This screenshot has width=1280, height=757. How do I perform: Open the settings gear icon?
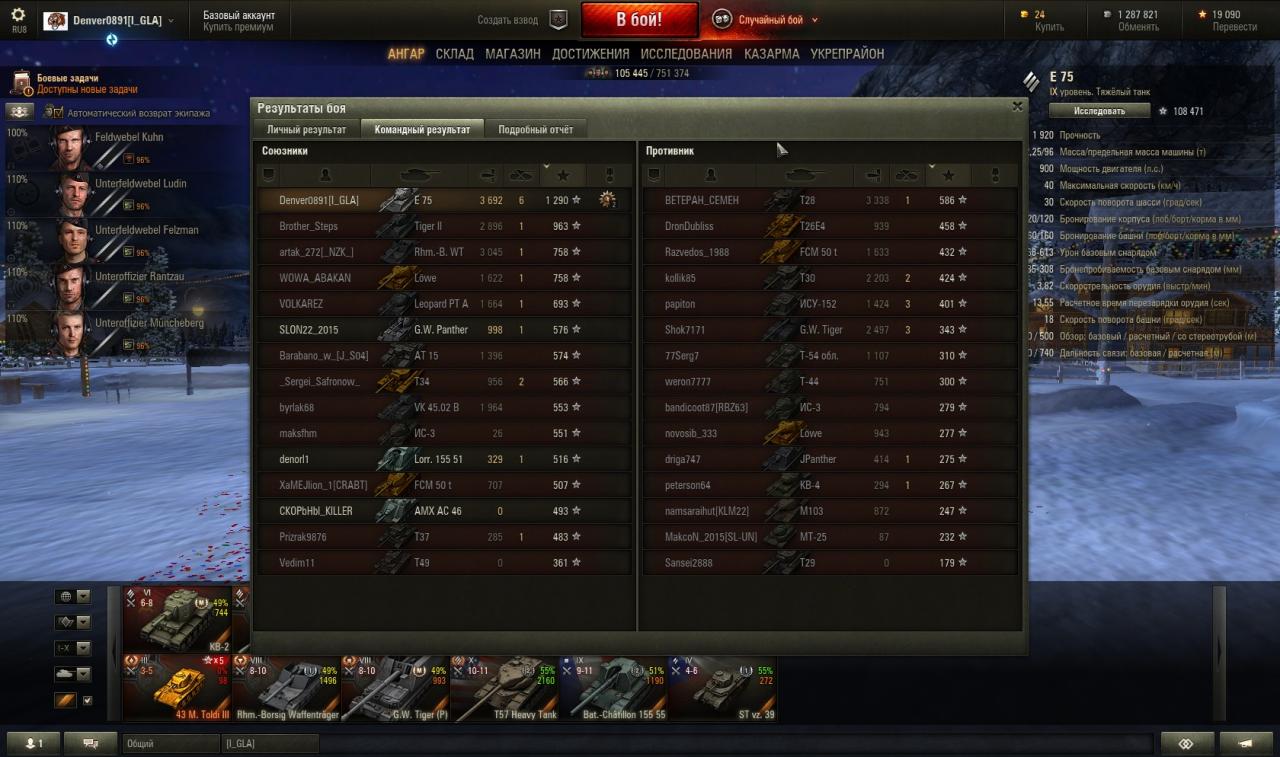(18, 15)
